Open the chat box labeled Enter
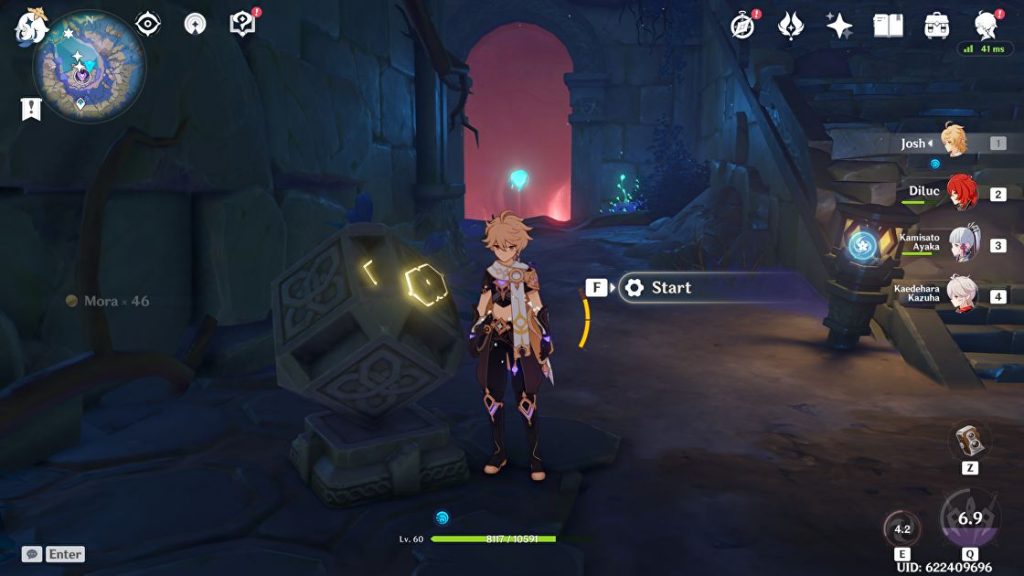This screenshot has height=576, width=1024. pos(54,554)
